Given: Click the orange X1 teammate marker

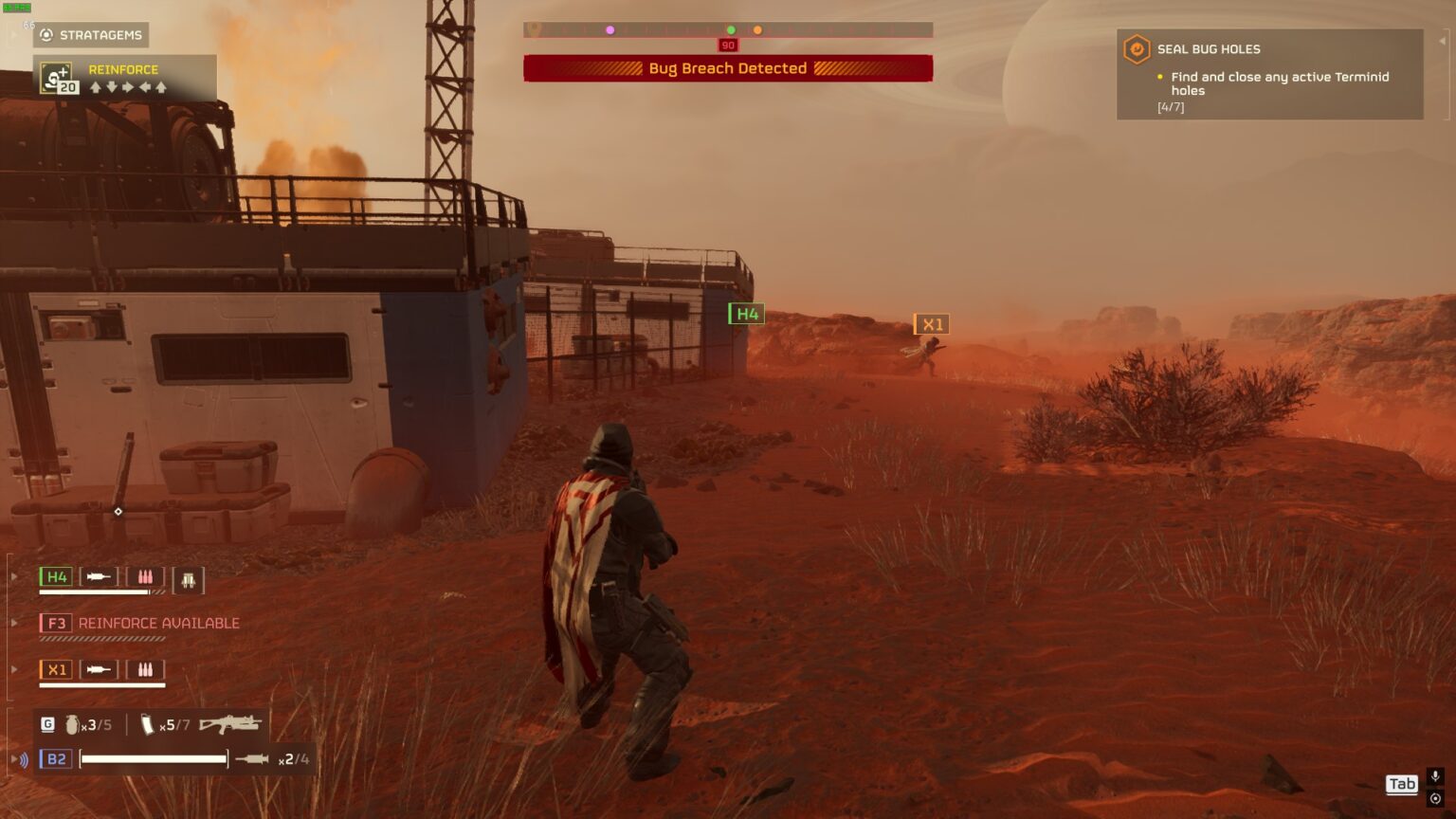Looking at the screenshot, I should tap(932, 324).
